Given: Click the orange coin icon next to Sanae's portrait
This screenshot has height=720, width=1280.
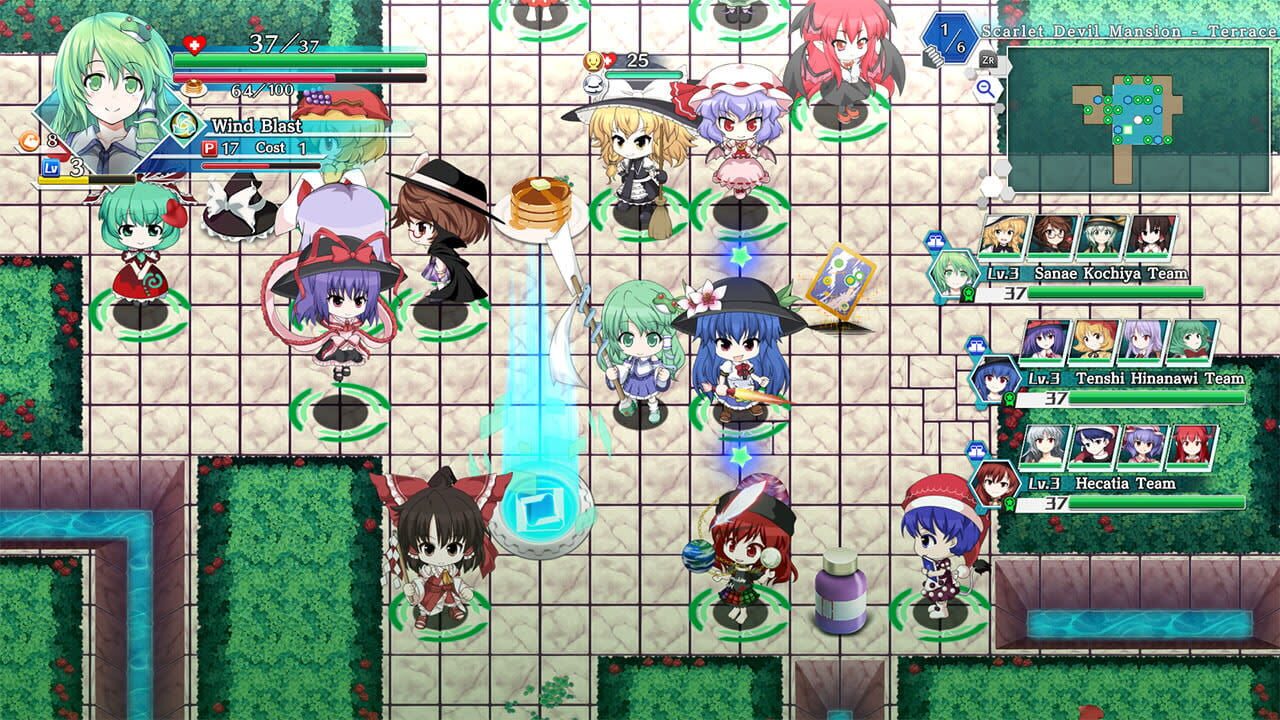Looking at the screenshot, I should pyautogui.click(x=29, y=141).
